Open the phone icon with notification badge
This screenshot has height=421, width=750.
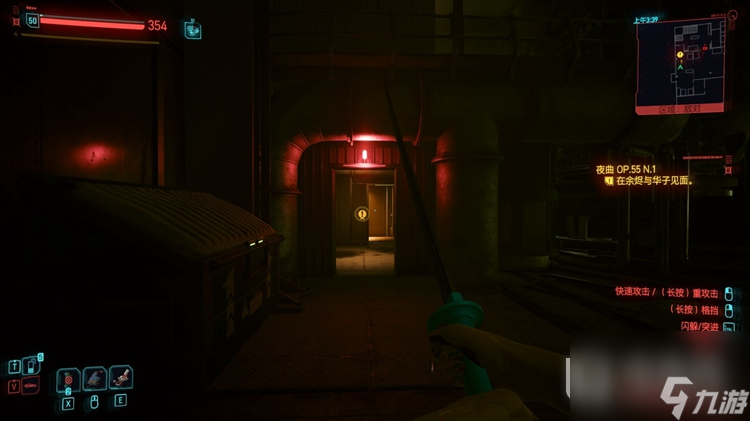click(x=30, y=366)
